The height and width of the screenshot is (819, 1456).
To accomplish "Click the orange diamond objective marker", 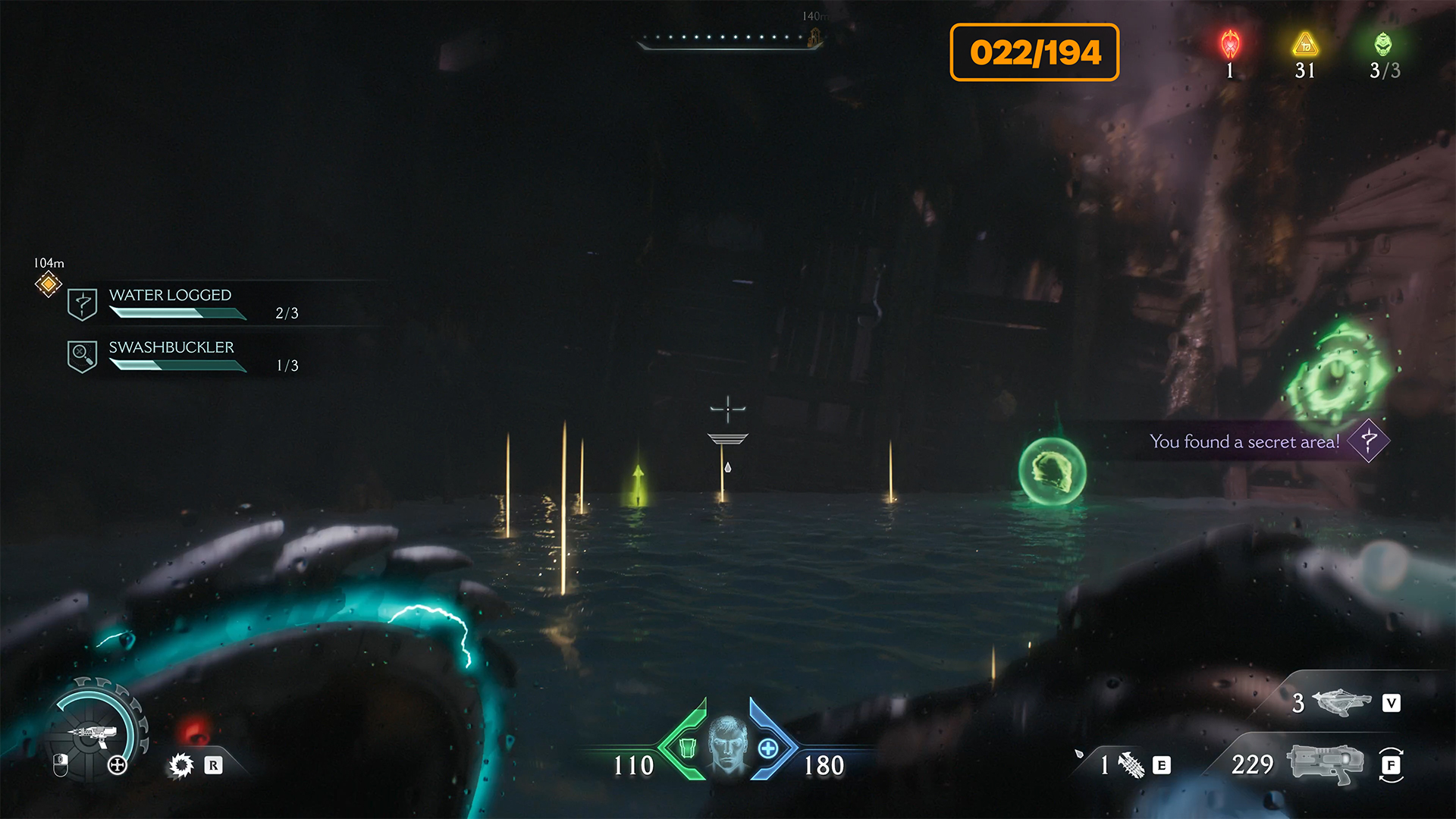I will (x=49, y=284).
